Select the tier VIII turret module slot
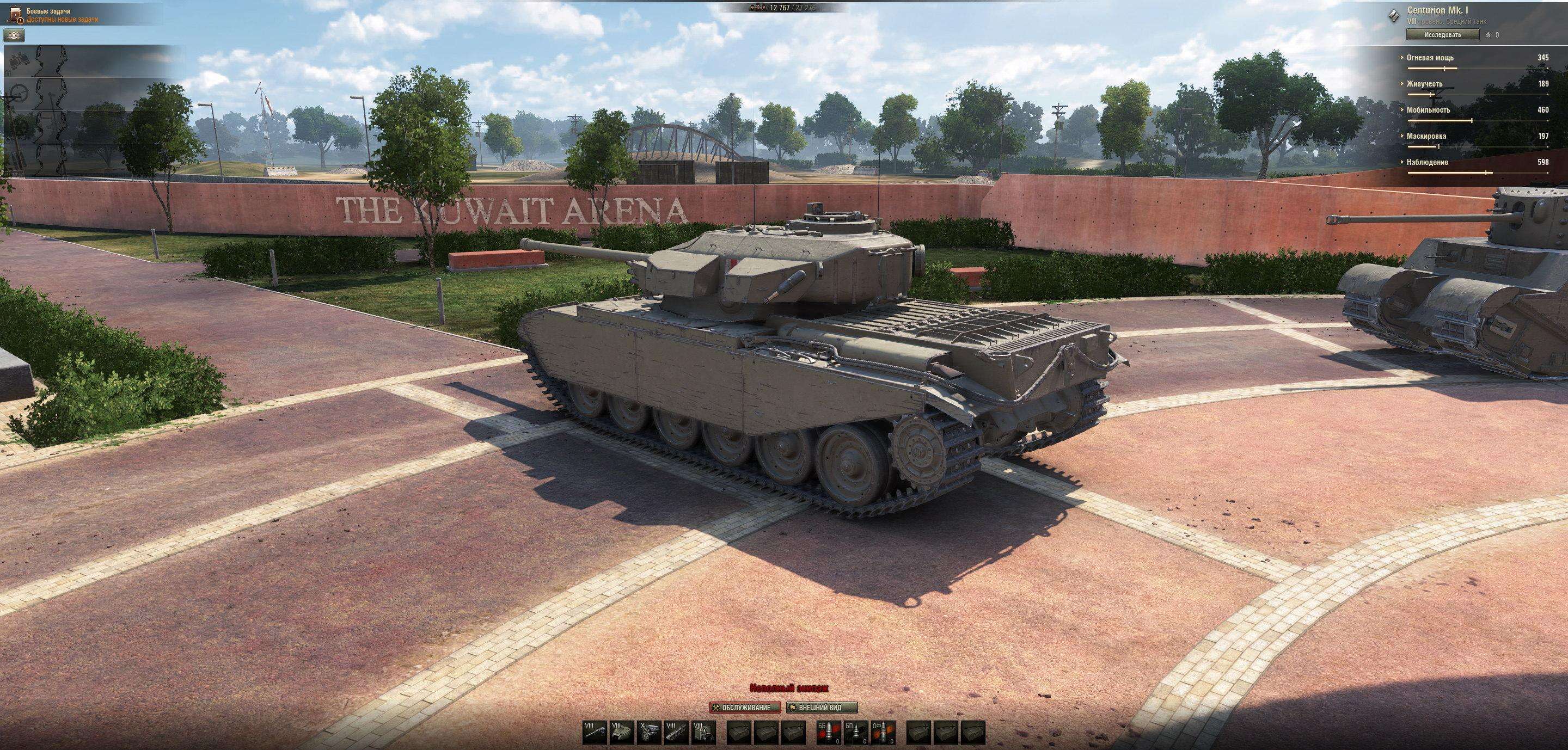 (621, 731)
